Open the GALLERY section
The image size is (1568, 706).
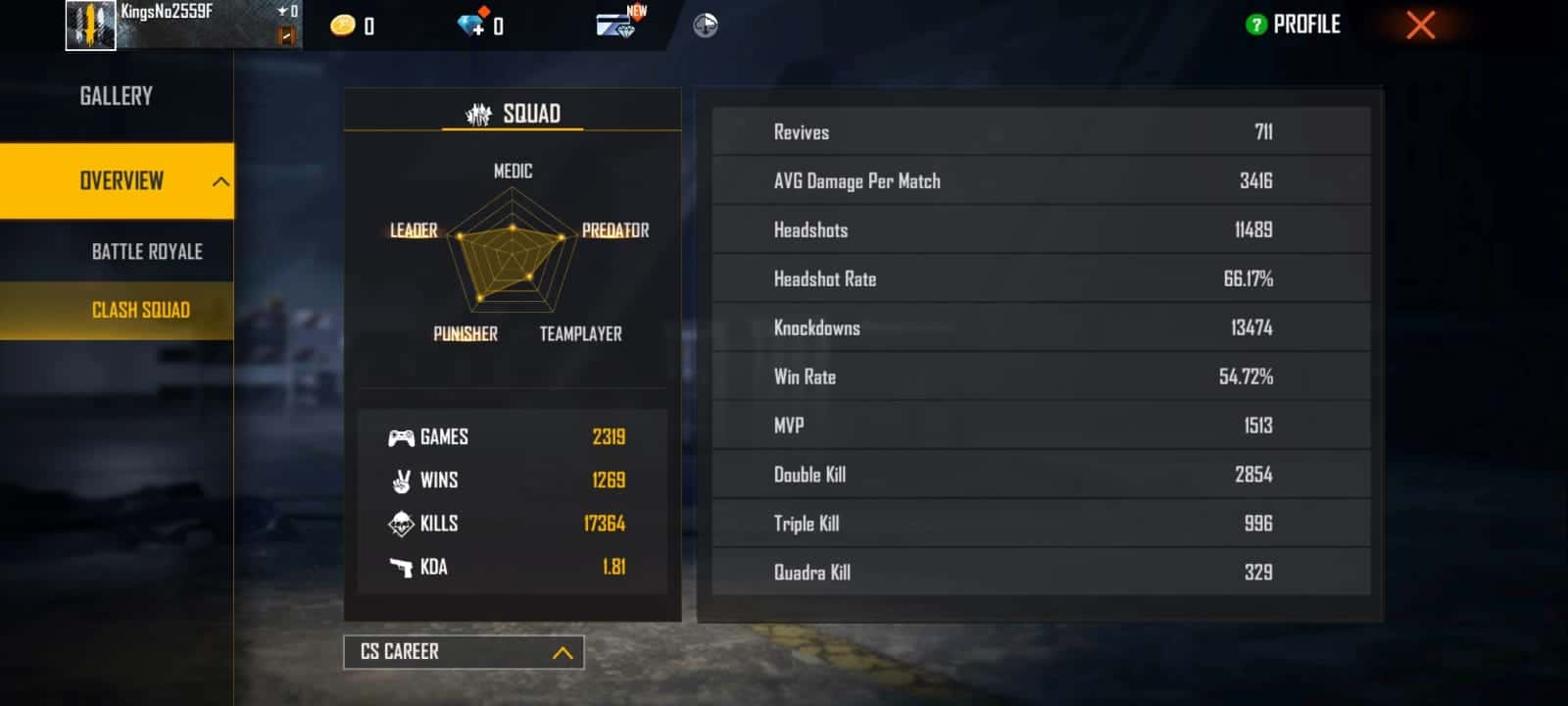coord(116,95)
